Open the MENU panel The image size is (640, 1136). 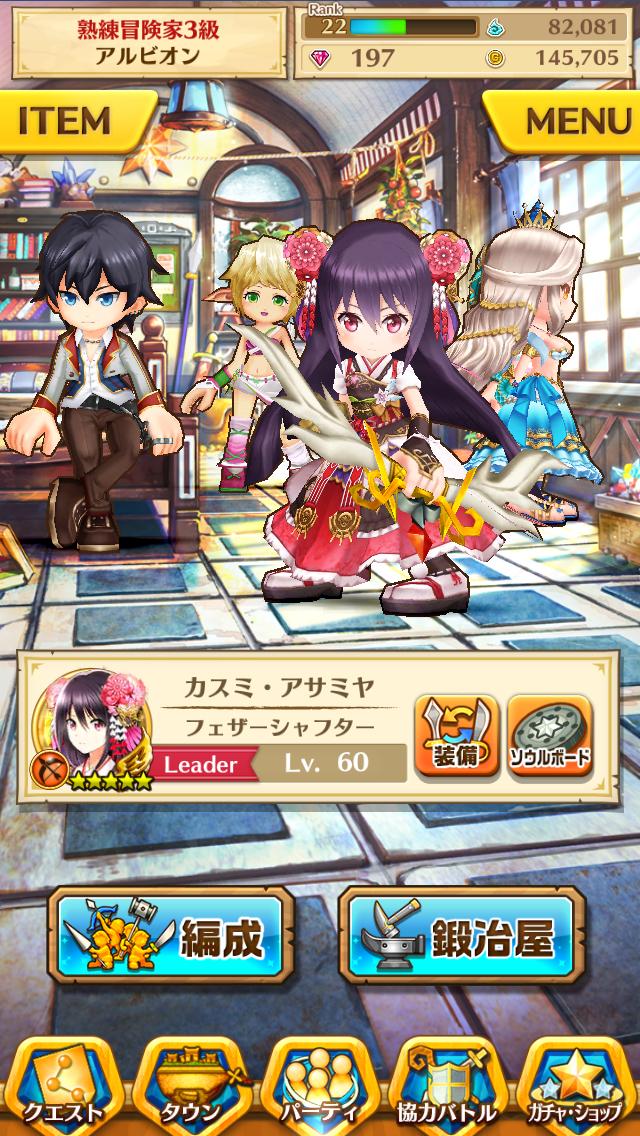570,121
